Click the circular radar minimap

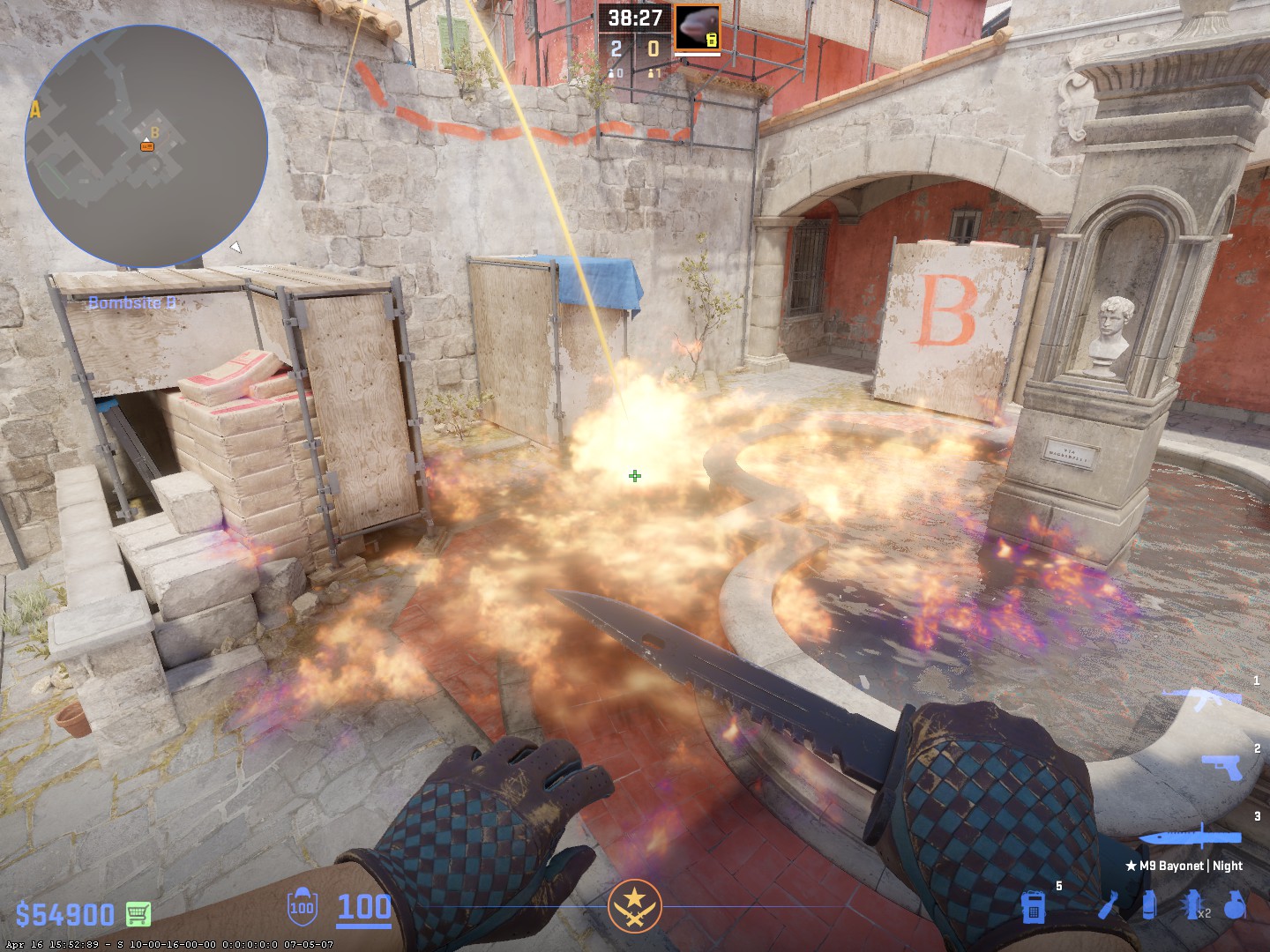tap(146, 145)
